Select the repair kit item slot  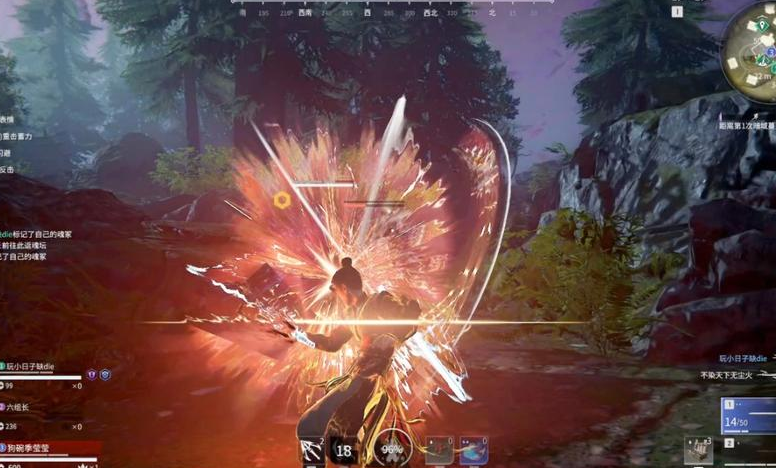click(699, 449)
